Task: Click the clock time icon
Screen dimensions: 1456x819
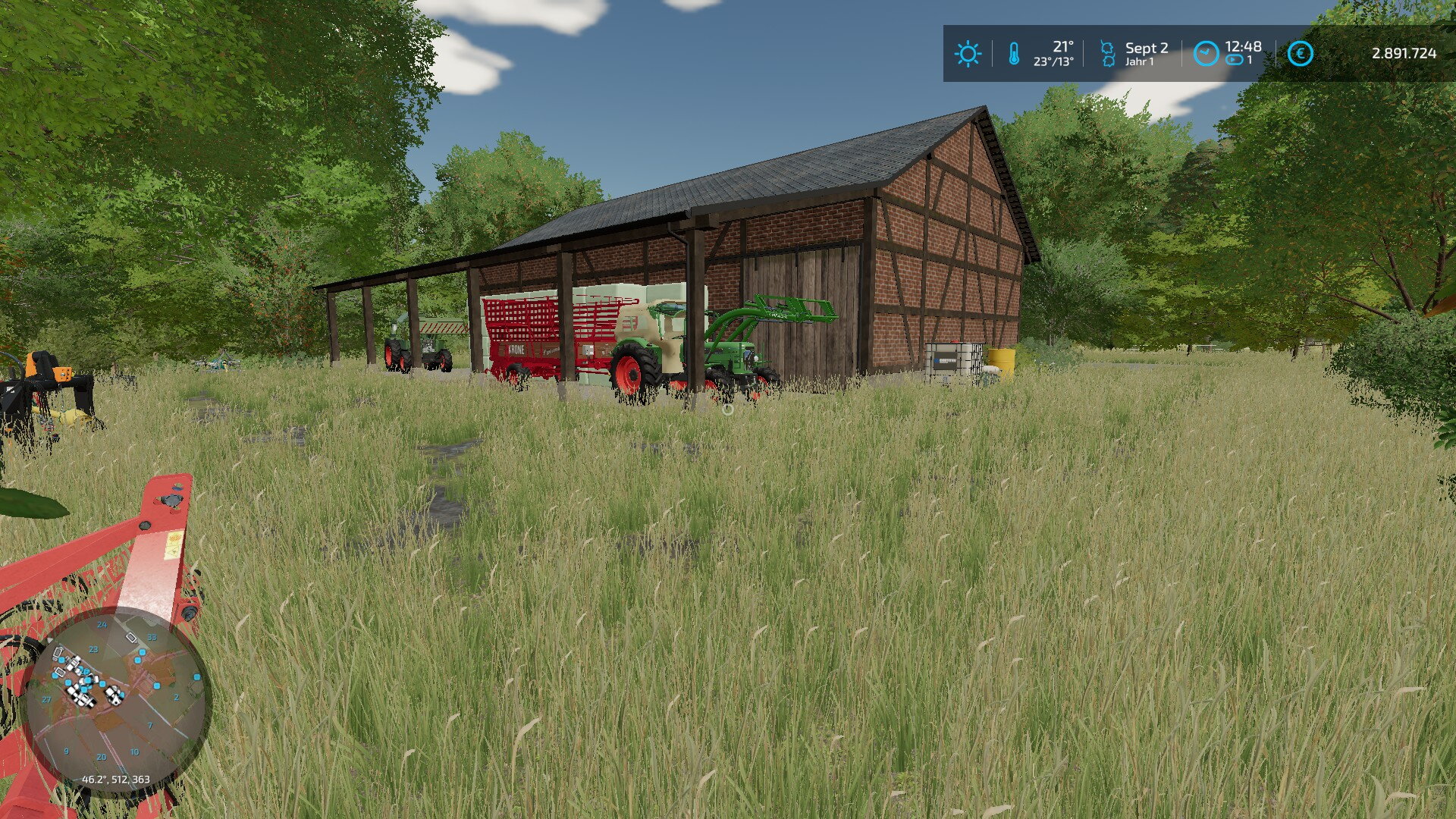Action: 1206,54
